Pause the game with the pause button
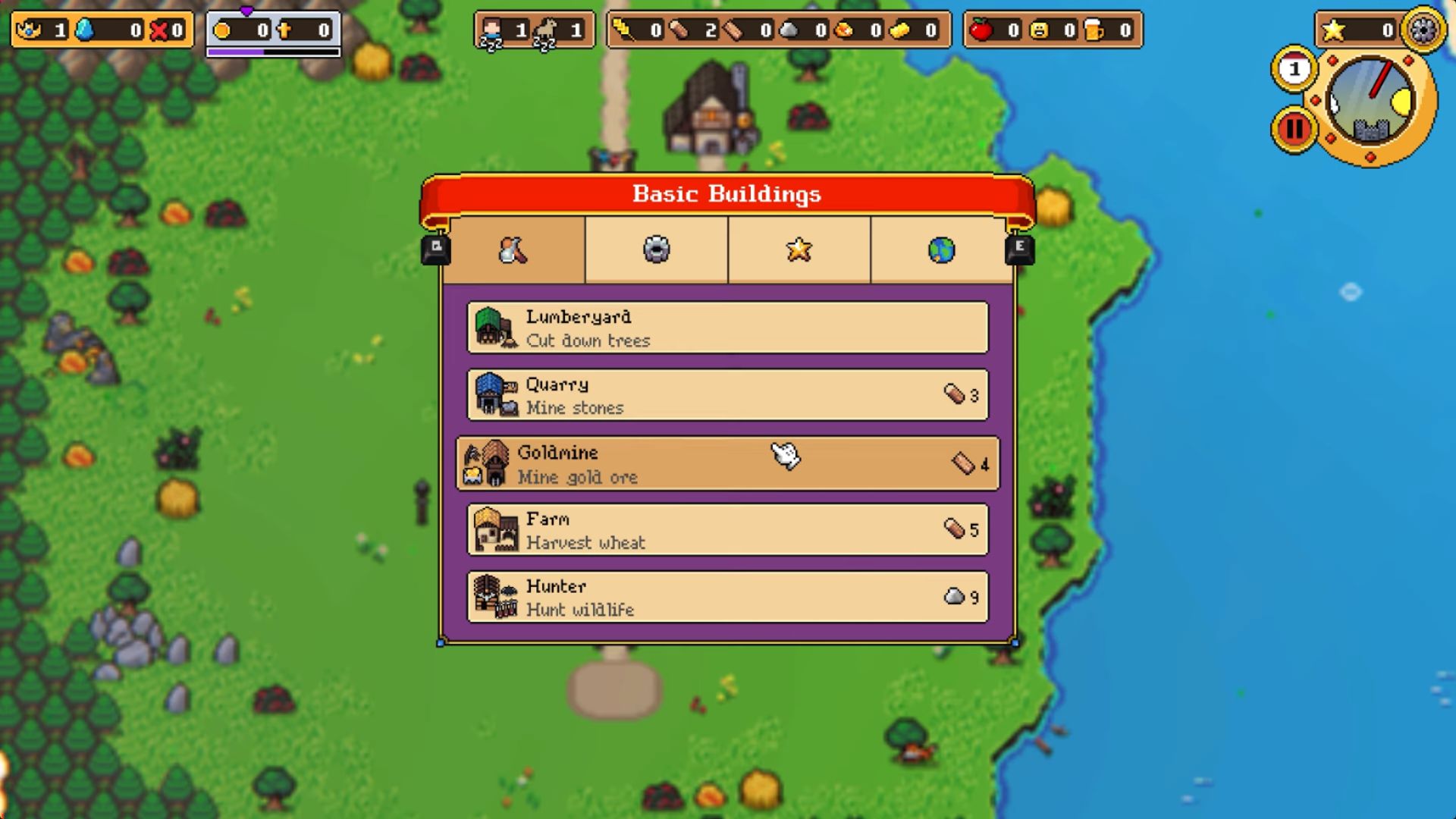The height and width of the screenshot is (819, 1456). [1293, 127]
